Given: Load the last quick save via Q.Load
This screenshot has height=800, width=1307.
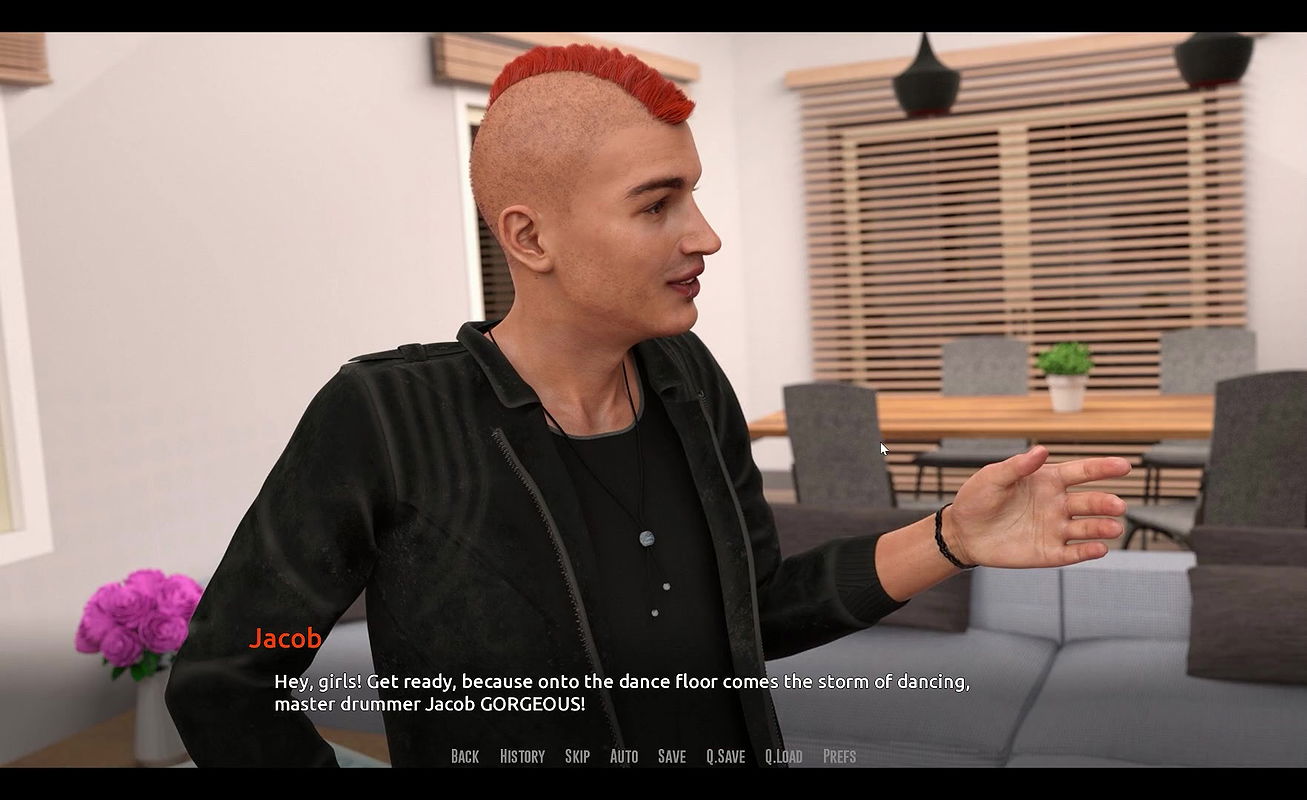Looking at the screenshot, I should click(x=785, y=756).
